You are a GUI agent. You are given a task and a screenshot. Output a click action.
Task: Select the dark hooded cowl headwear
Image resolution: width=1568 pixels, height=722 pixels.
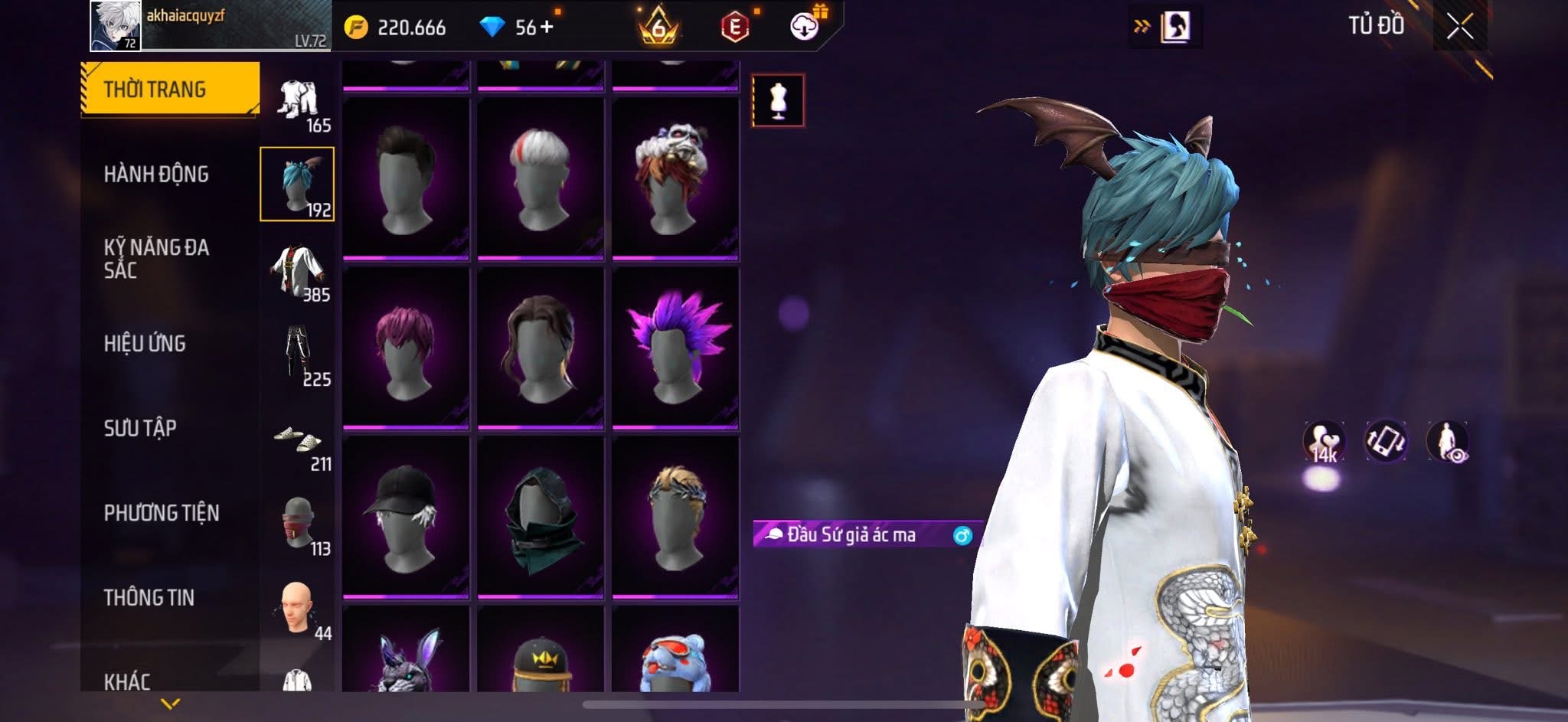click(541, 518)
